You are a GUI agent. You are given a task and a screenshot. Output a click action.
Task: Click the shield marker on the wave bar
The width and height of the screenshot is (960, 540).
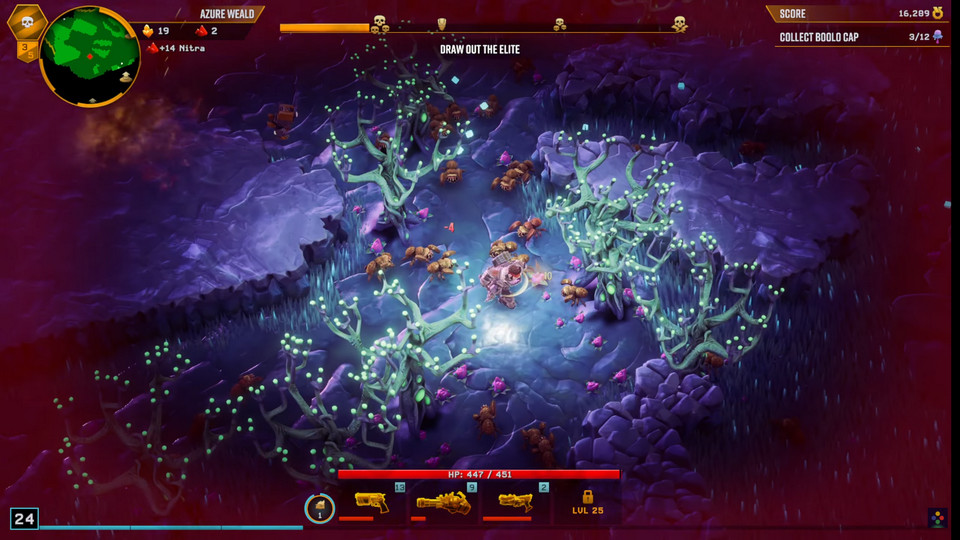coord(441,24)
